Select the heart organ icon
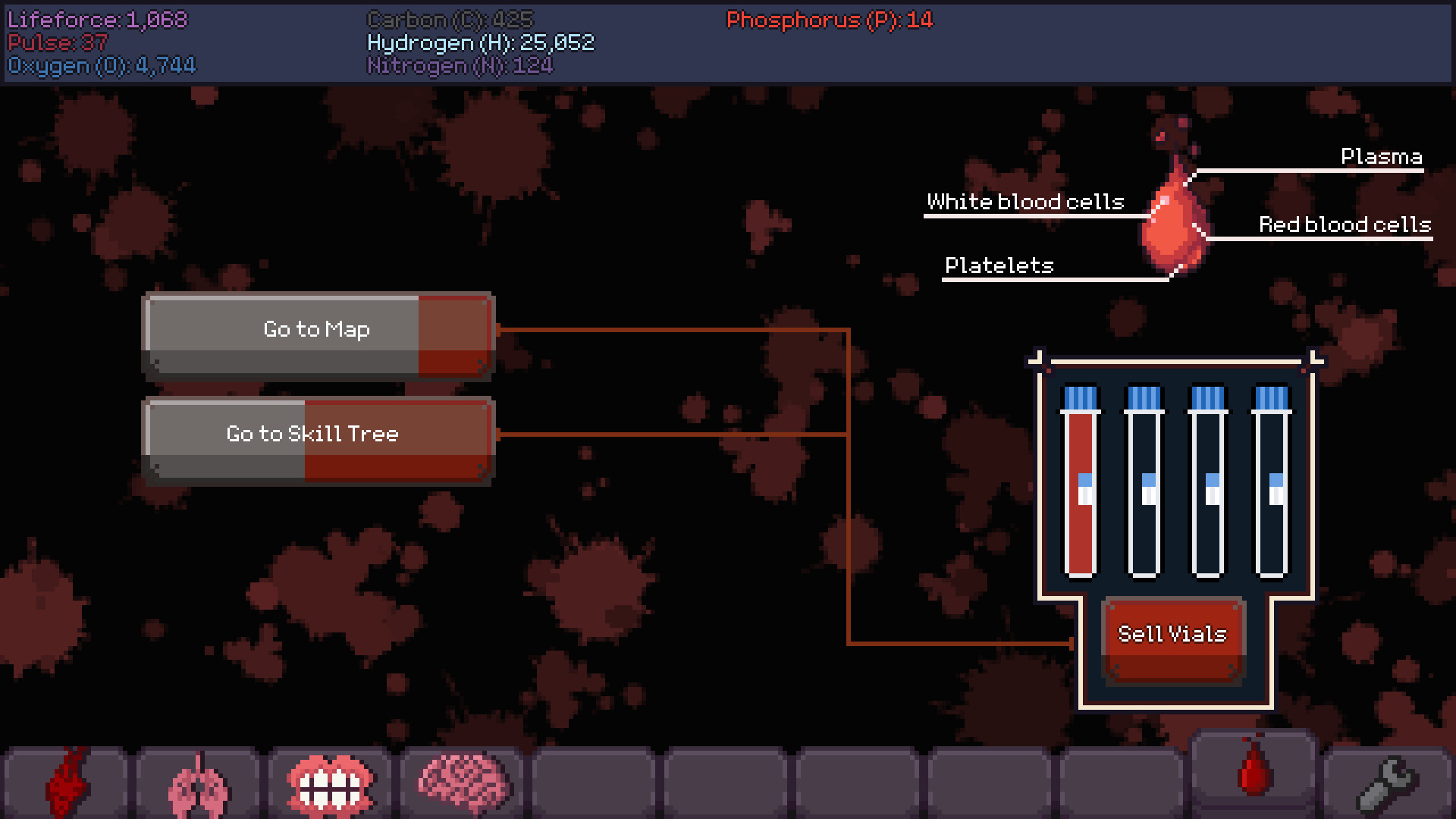This screenshot has height=819, width=1456. tap(67, 781)
